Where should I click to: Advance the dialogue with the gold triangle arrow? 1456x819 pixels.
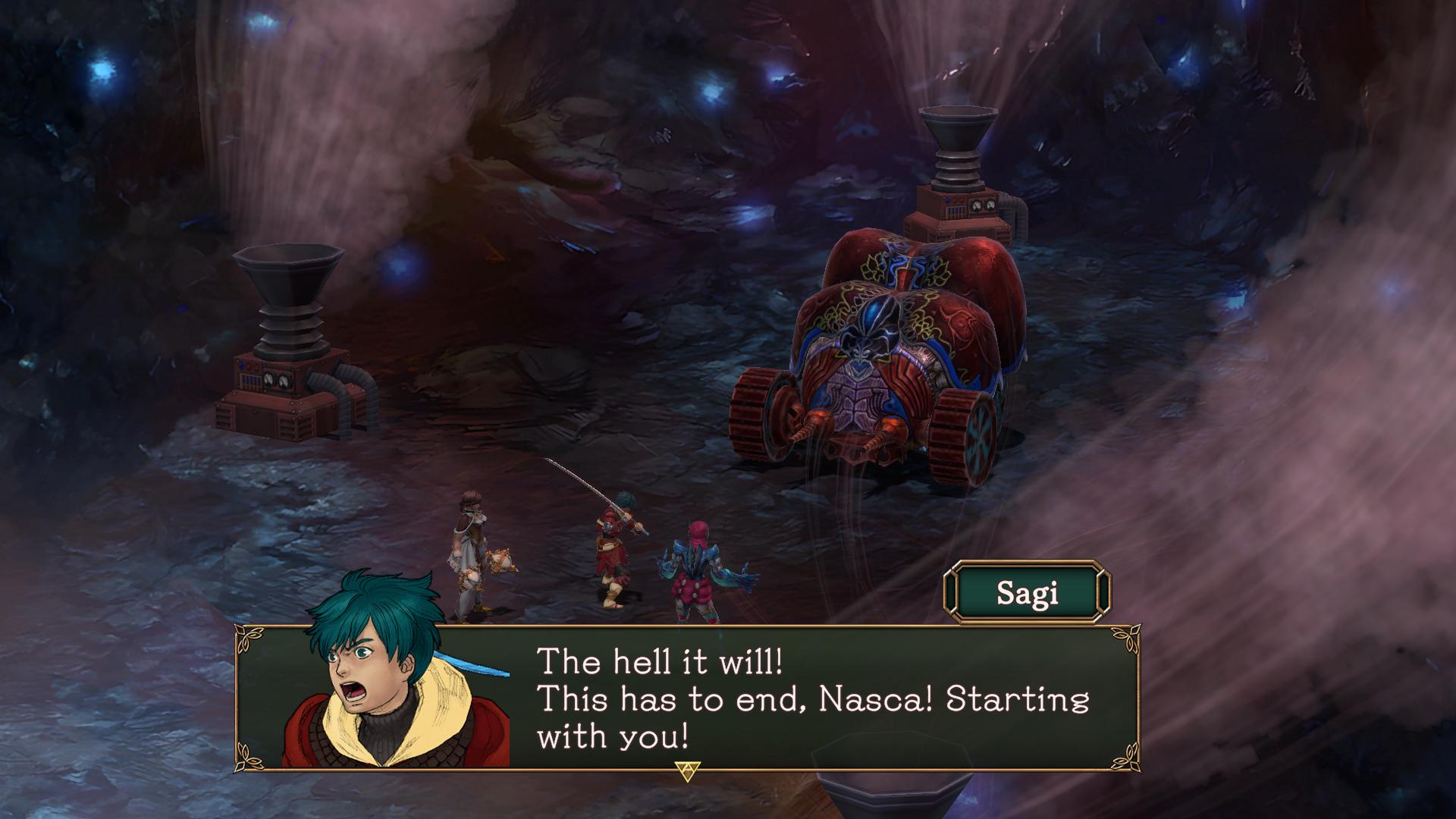(687, 770)
